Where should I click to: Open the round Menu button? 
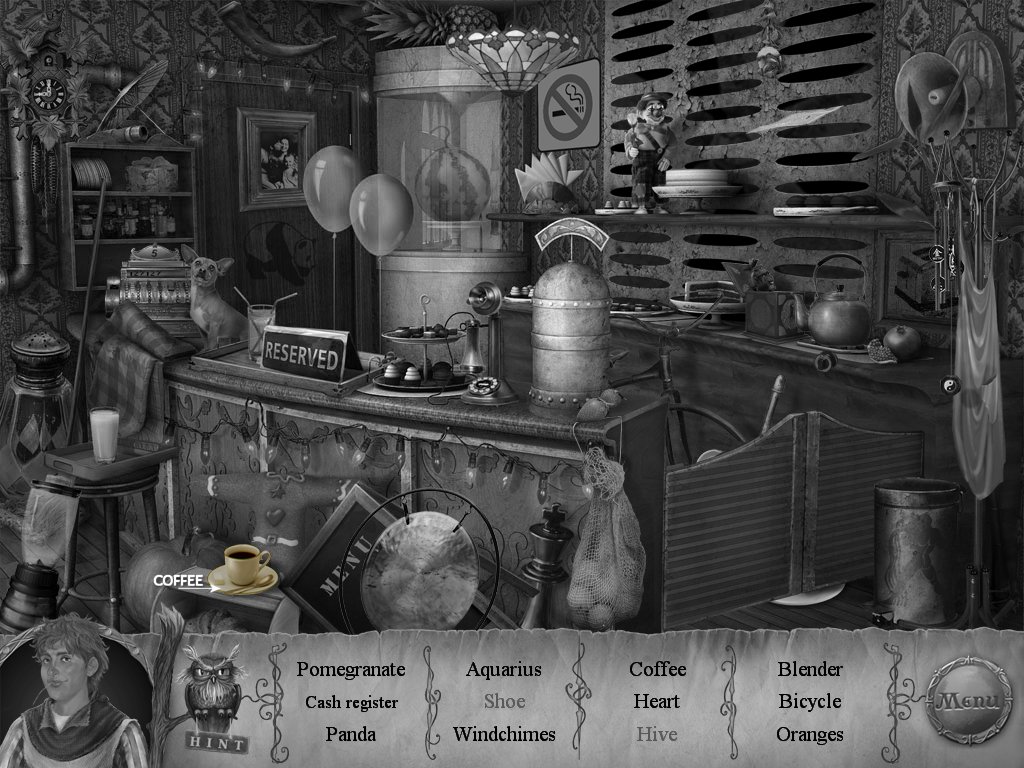click(966, 700)
